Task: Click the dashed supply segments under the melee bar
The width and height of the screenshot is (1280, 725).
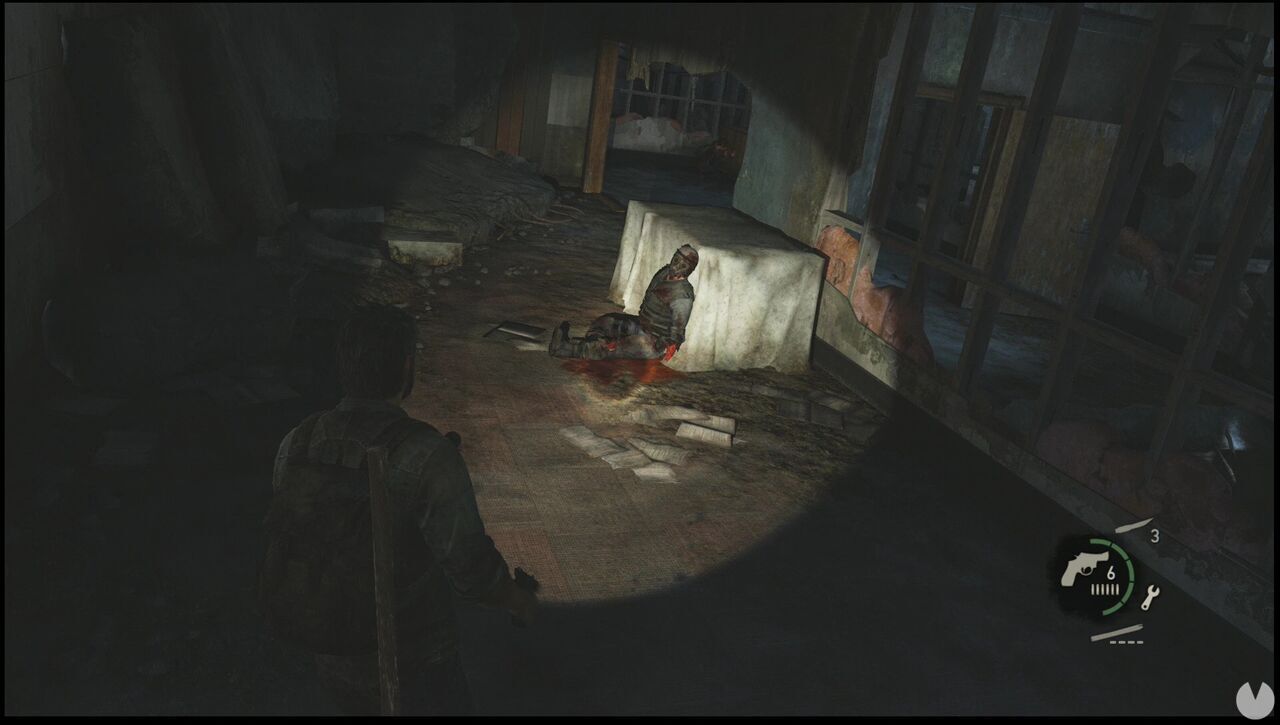Action: point(1126,642)
